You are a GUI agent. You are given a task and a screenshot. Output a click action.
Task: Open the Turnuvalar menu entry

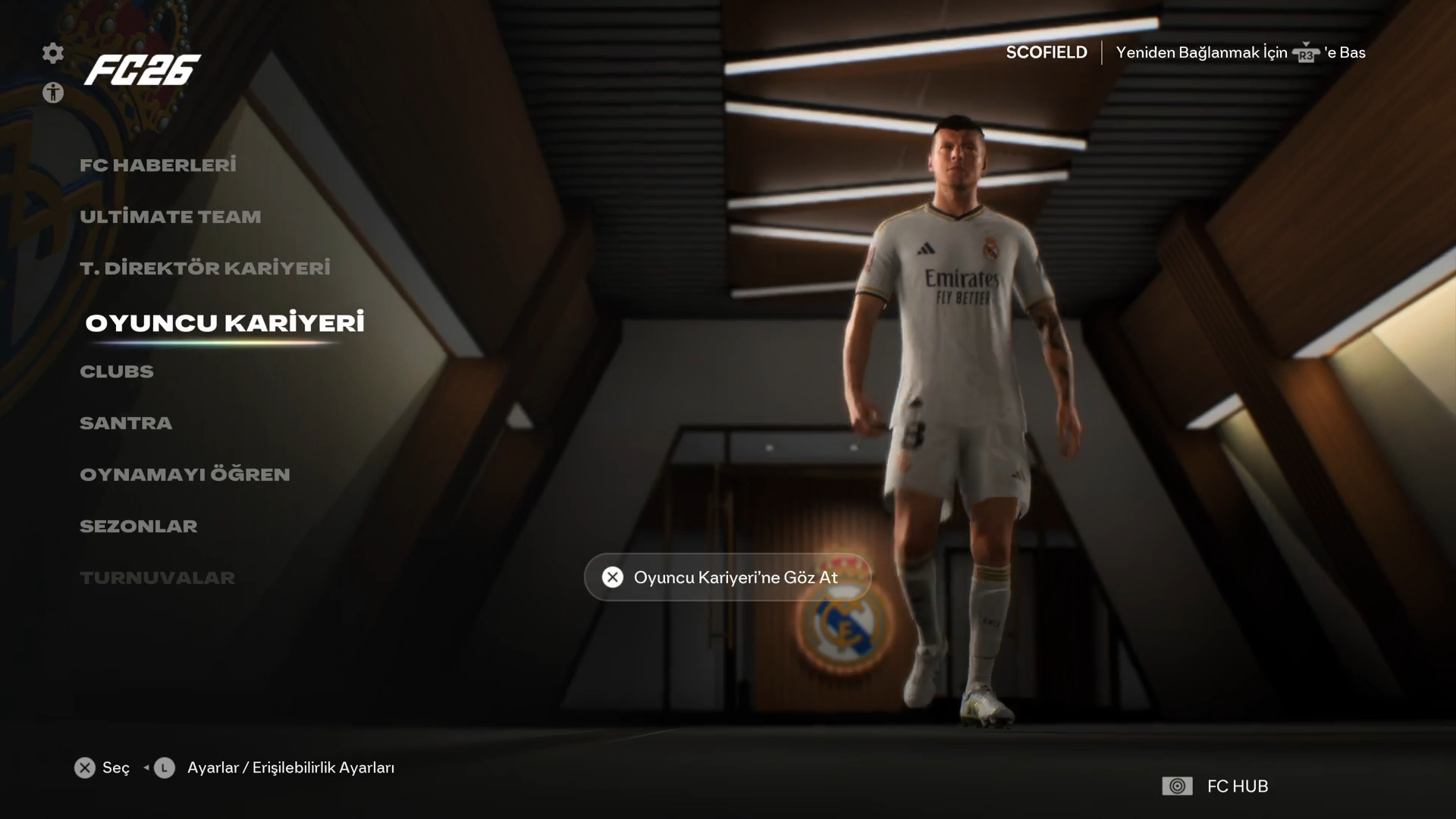(157, 578)
